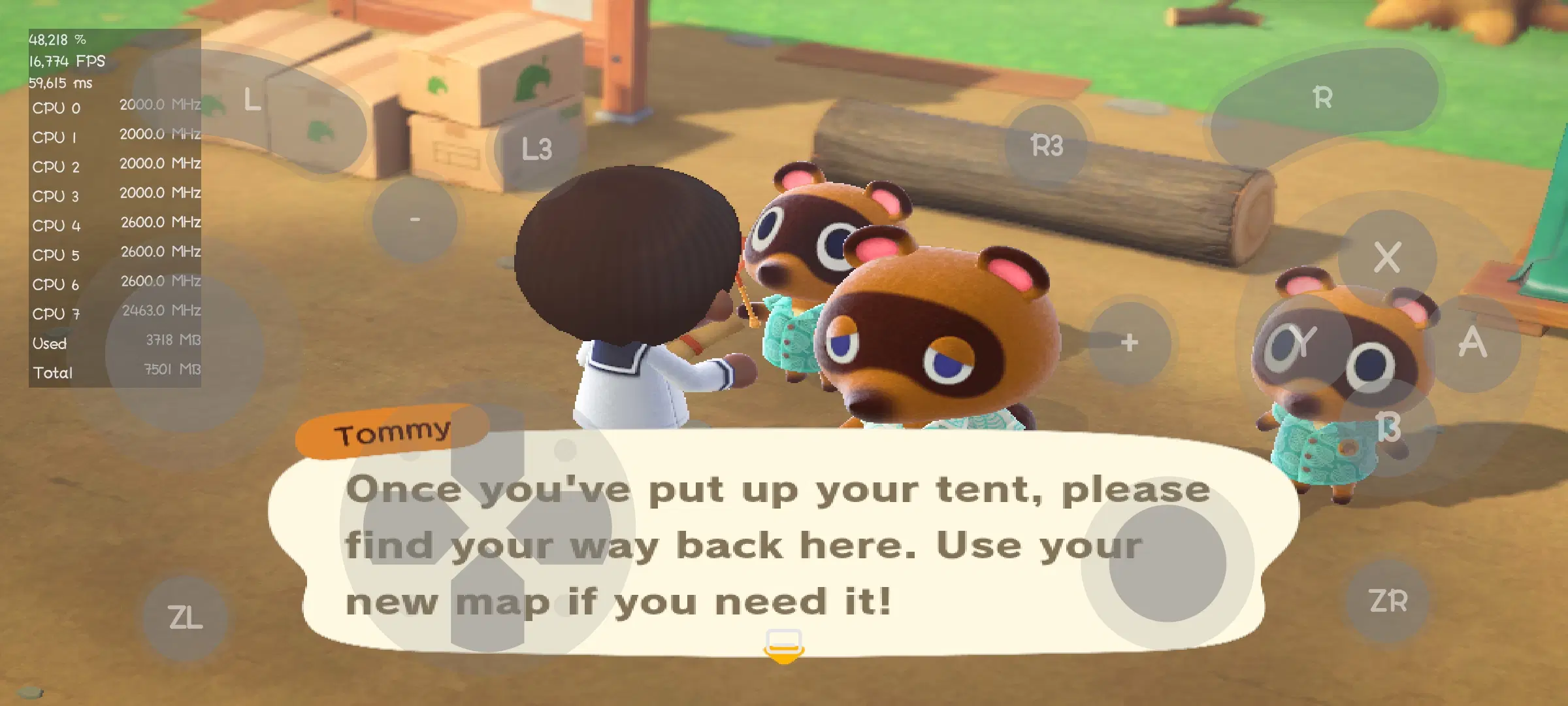Tap the virtual A button
This screenshot has height=706, width=1568.
(x=1473, y=343)
